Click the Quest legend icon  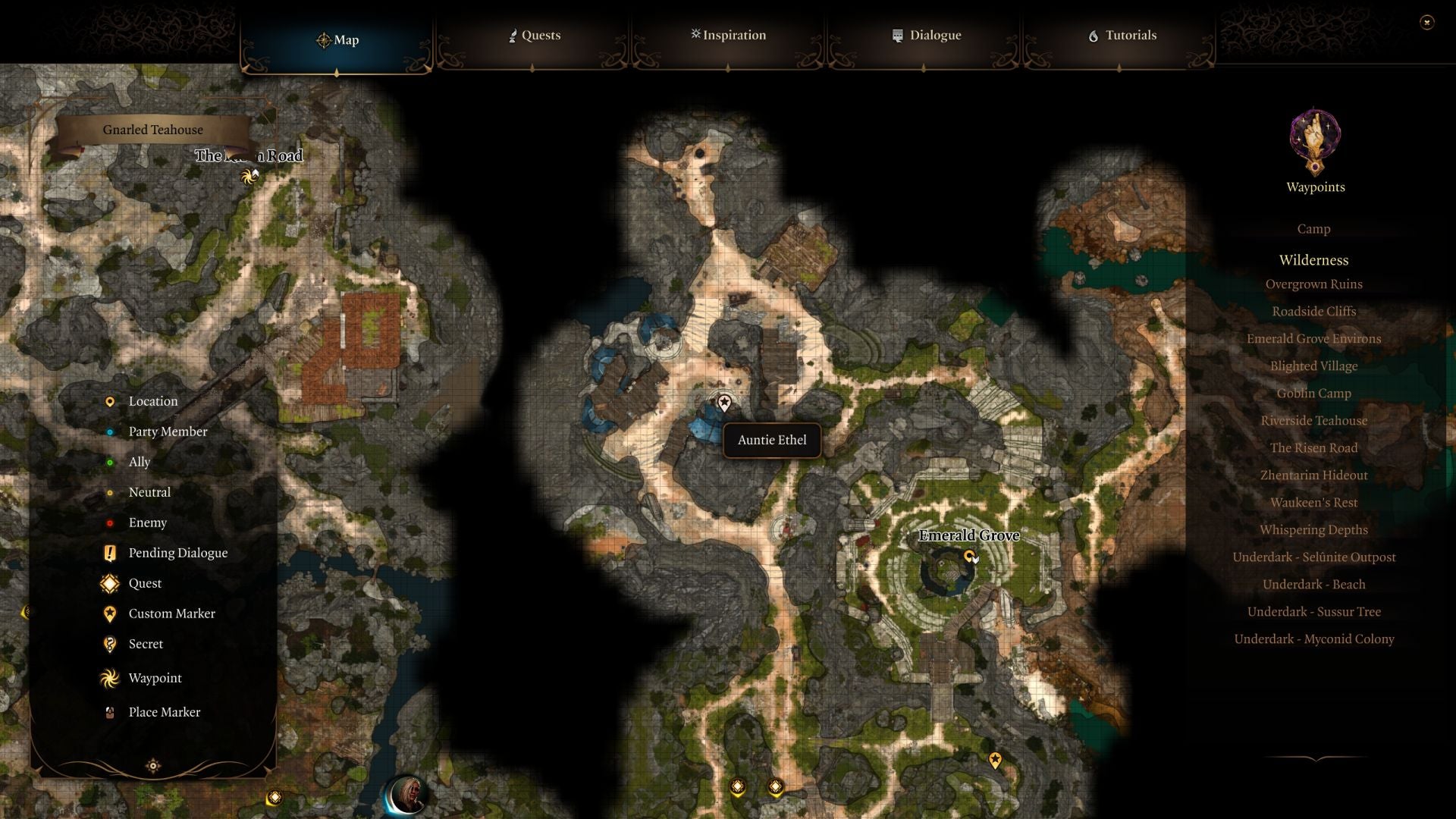(111, 583)
